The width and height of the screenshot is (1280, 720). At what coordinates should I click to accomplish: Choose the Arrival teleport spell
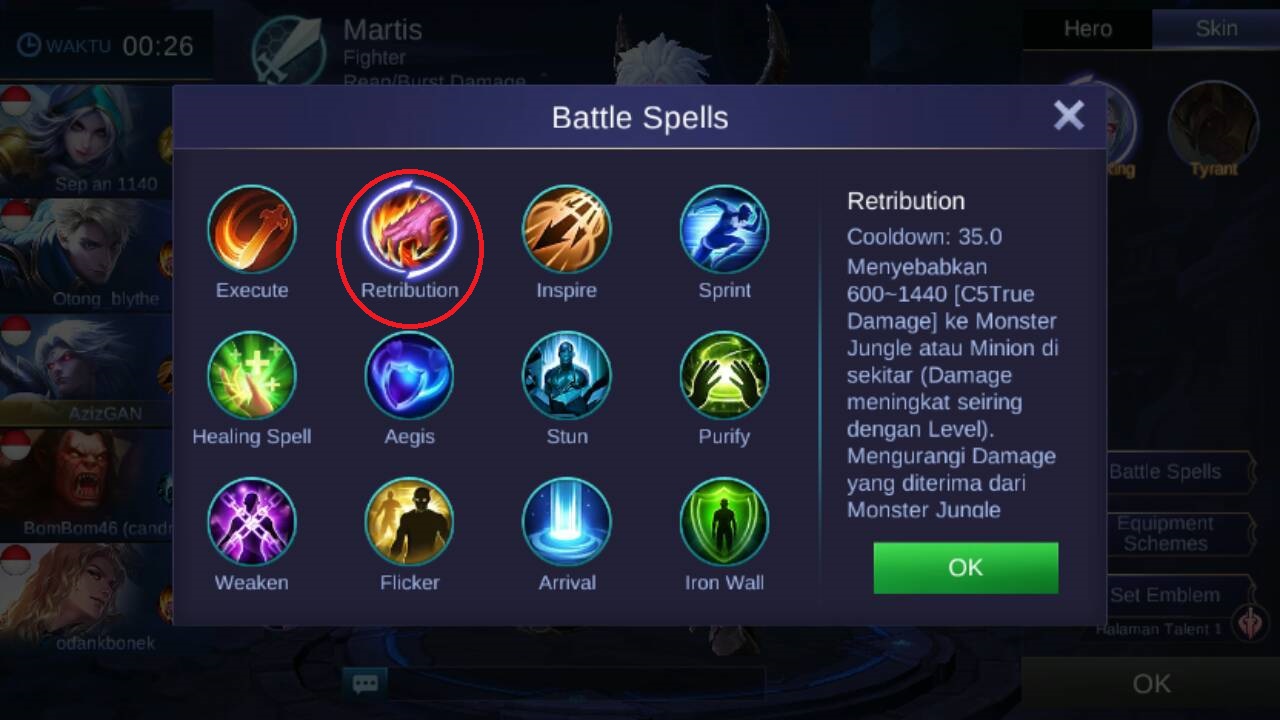[566, 521]
